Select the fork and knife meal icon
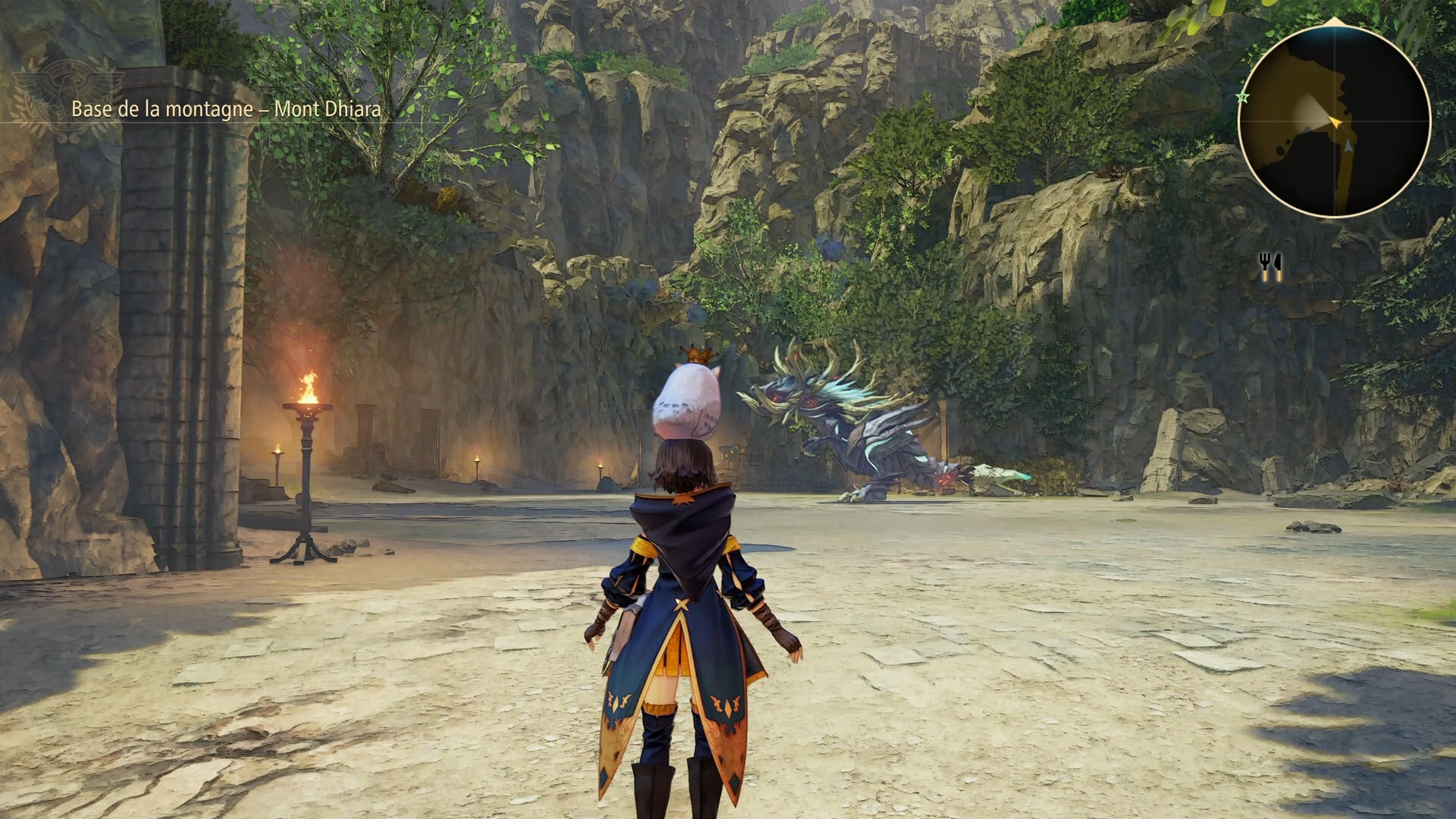This screenshot has height=819, width=1456. pyautogui.click(x=1270, y=266)
